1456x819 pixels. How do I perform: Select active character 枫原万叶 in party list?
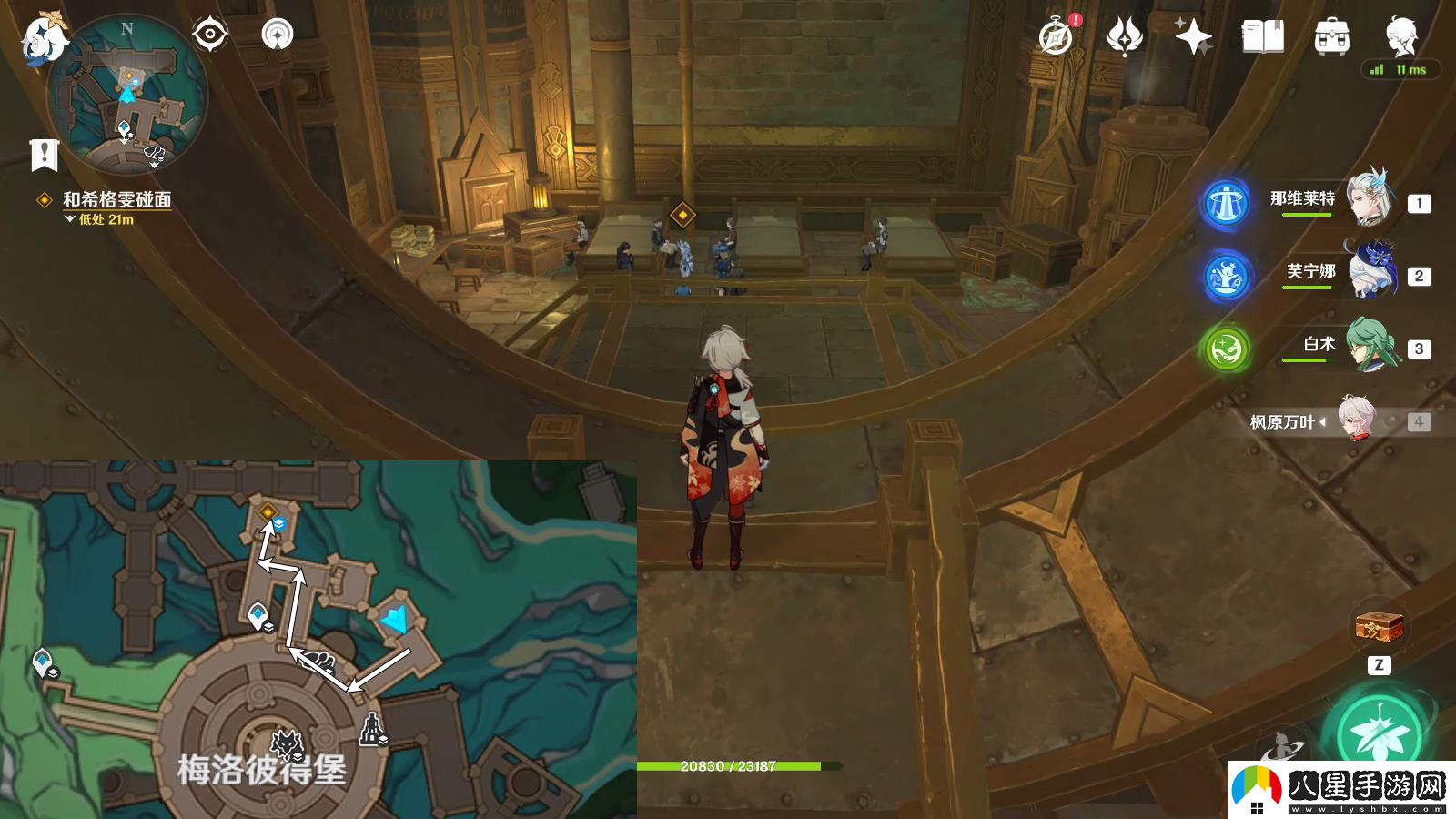coord(1356,420)
